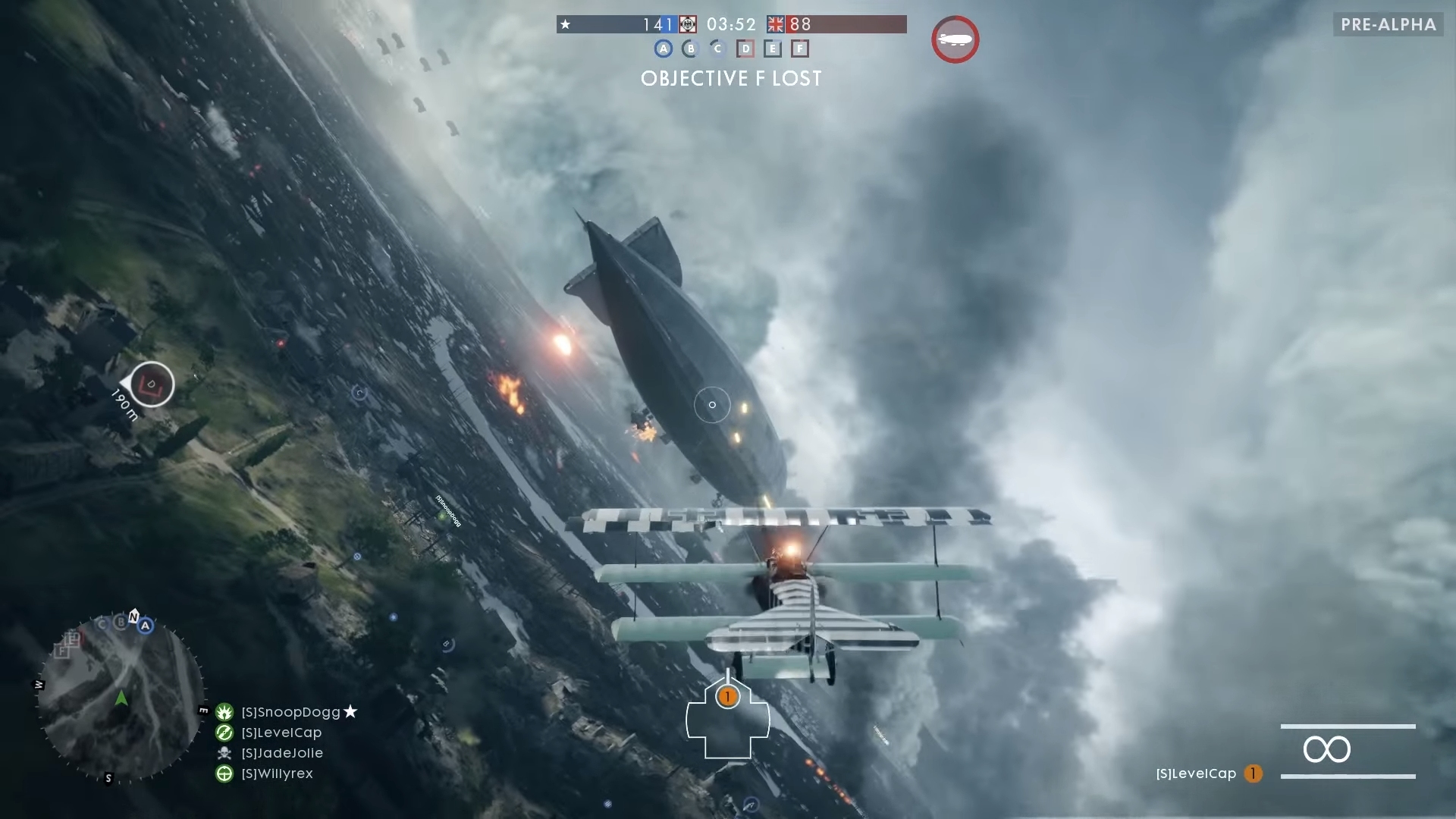Click the [S]LevelCap name in kill feed

pos(282,733)
